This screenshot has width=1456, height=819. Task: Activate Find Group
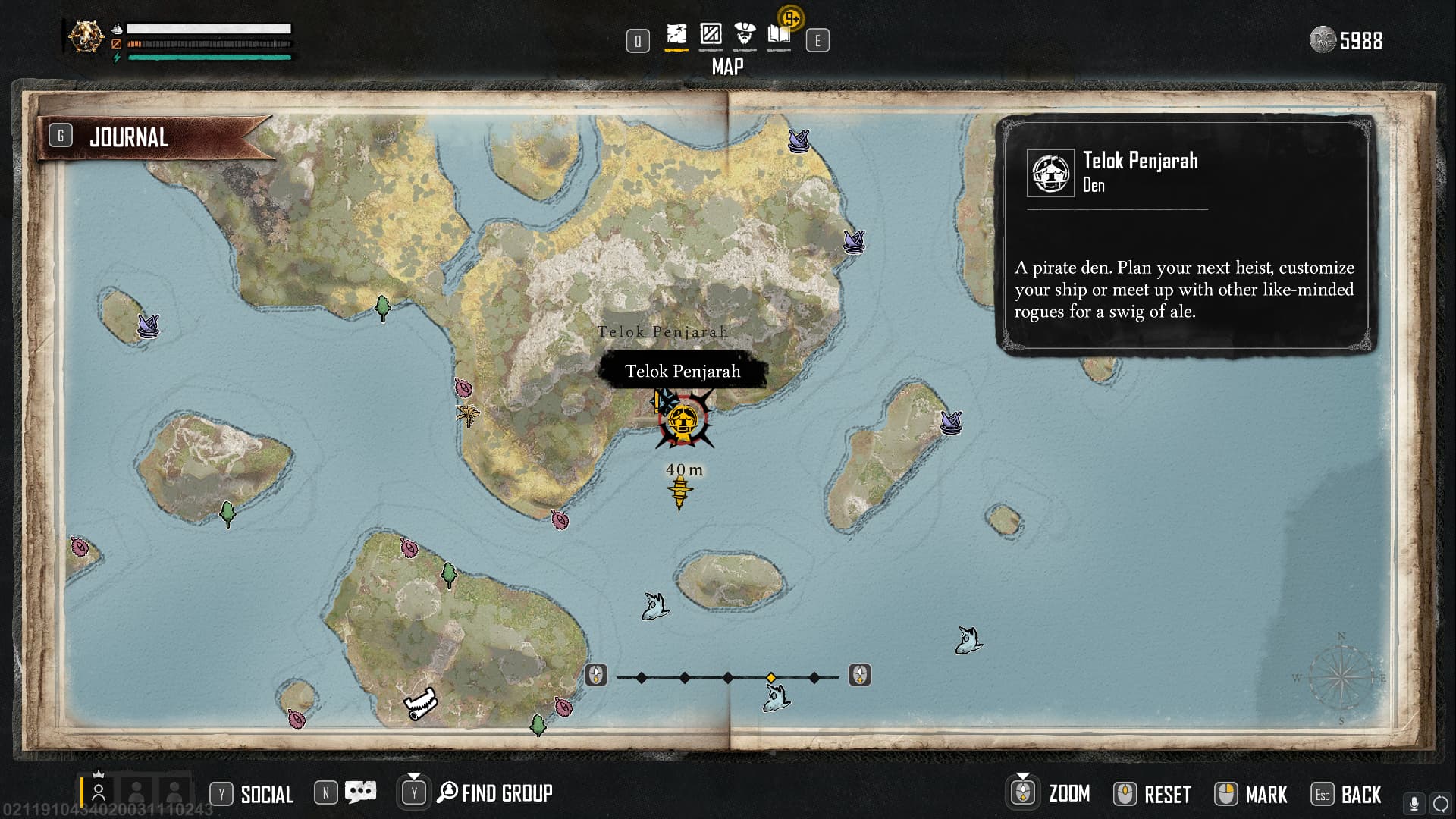pos(507,793)
